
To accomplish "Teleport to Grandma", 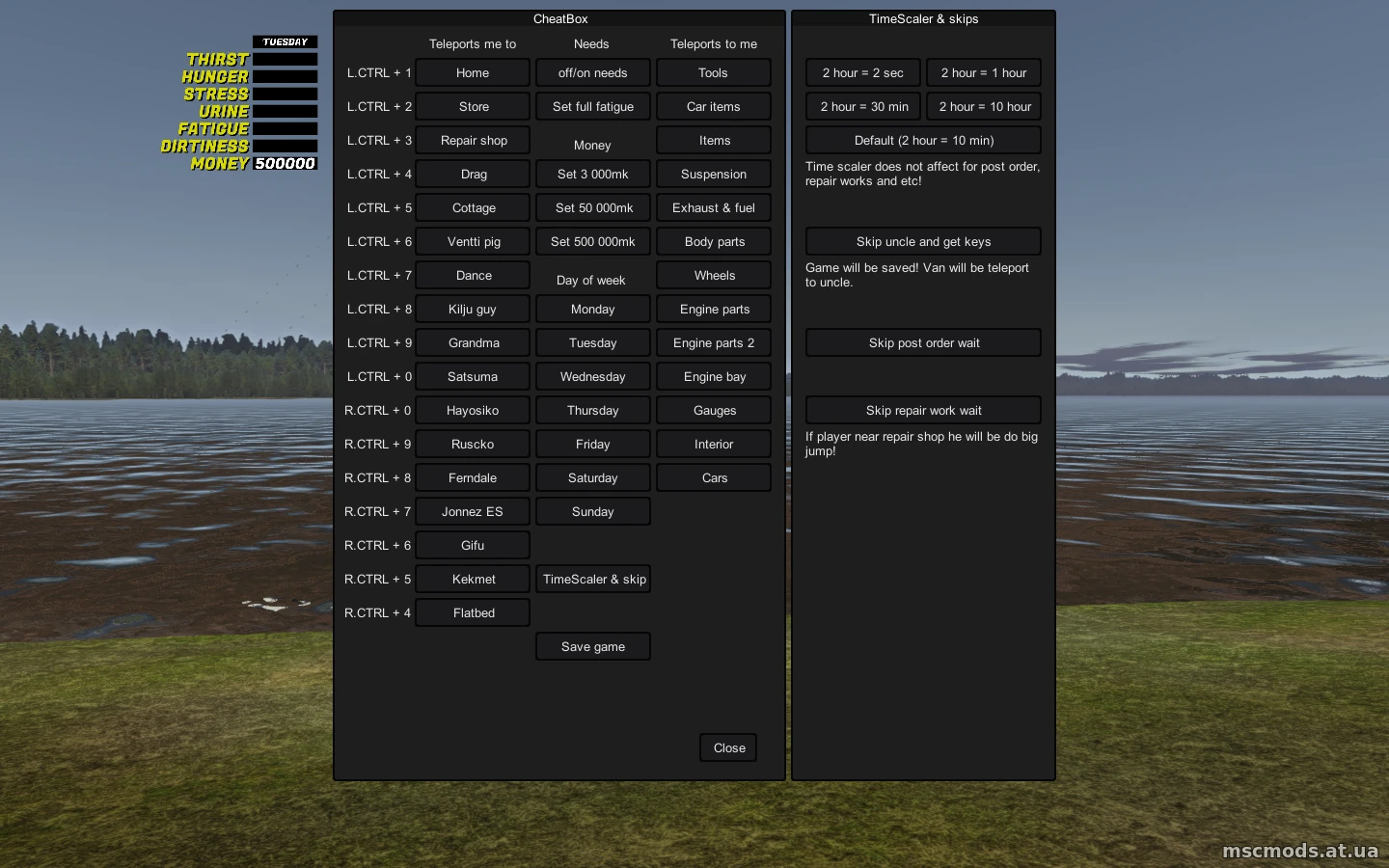I will click(x=473, y=342).
